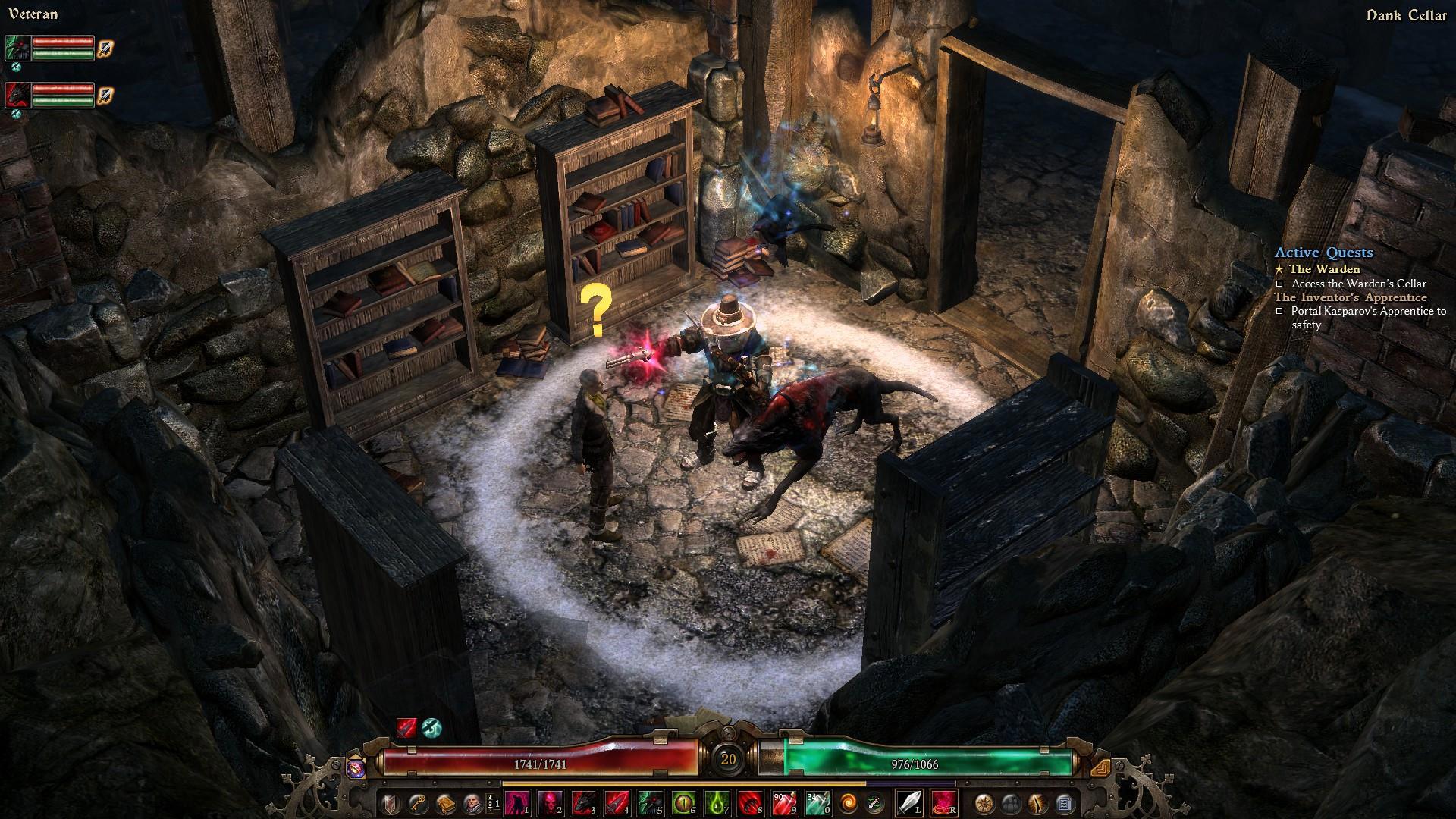The image size is (1456, 819).
Task: Open the compass map button
Action: (985, 803)
